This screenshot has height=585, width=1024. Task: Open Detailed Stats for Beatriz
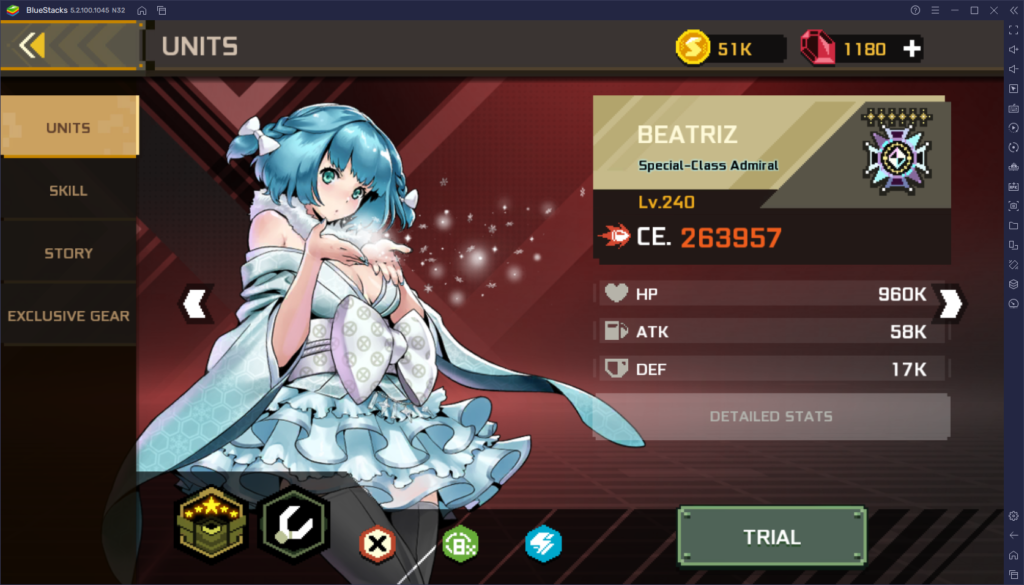tap(771, 416)
